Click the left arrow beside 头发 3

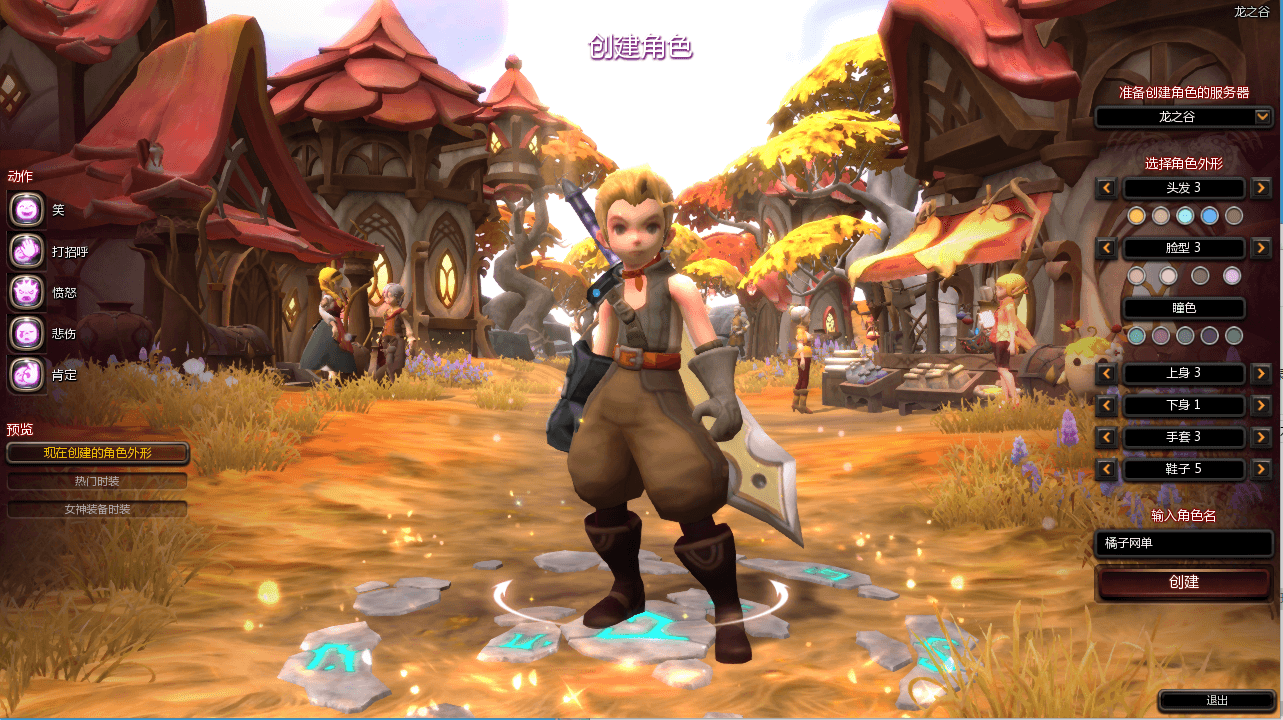tap(1104, 188)
